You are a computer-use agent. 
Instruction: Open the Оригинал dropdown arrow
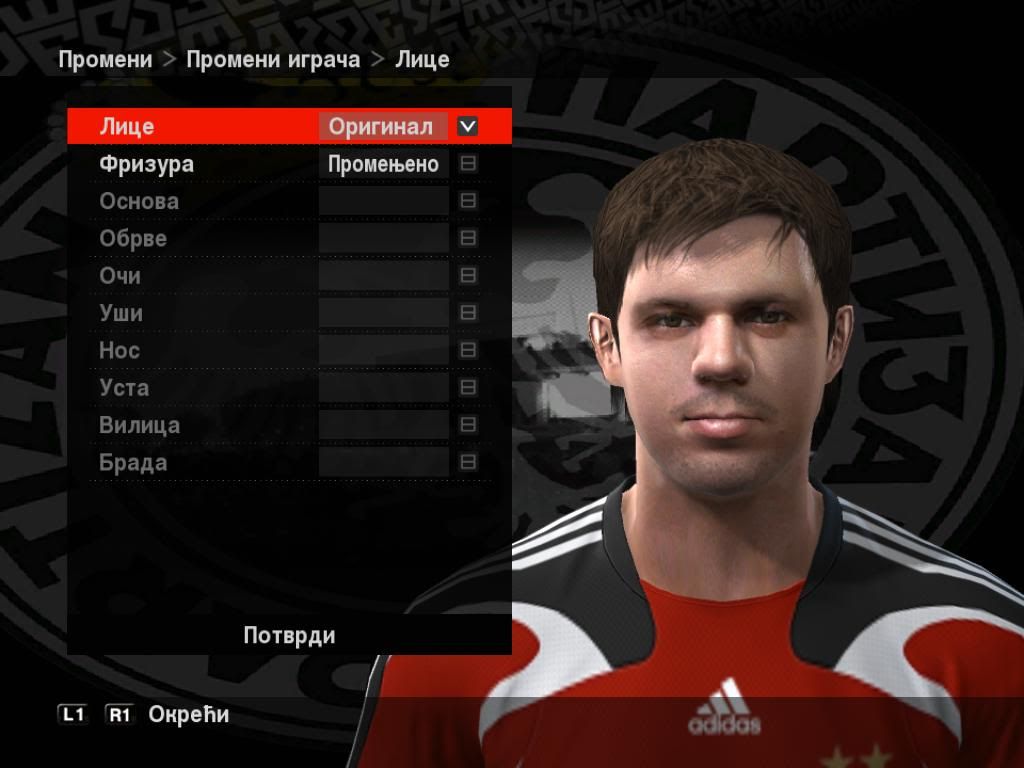[467, 127]
